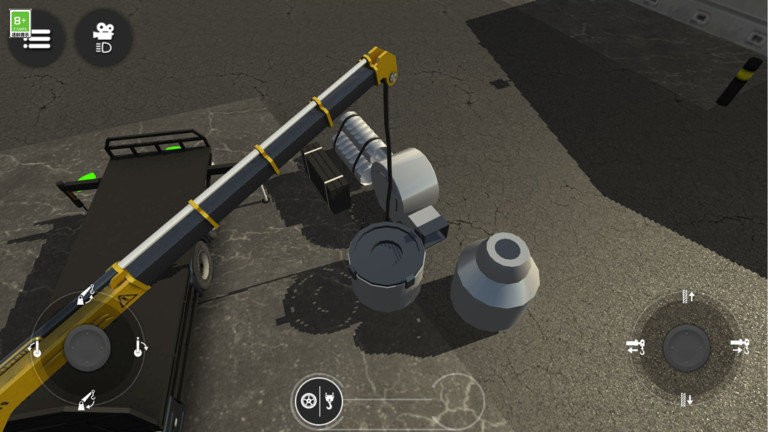Open the list menu button

pos(38,40)
